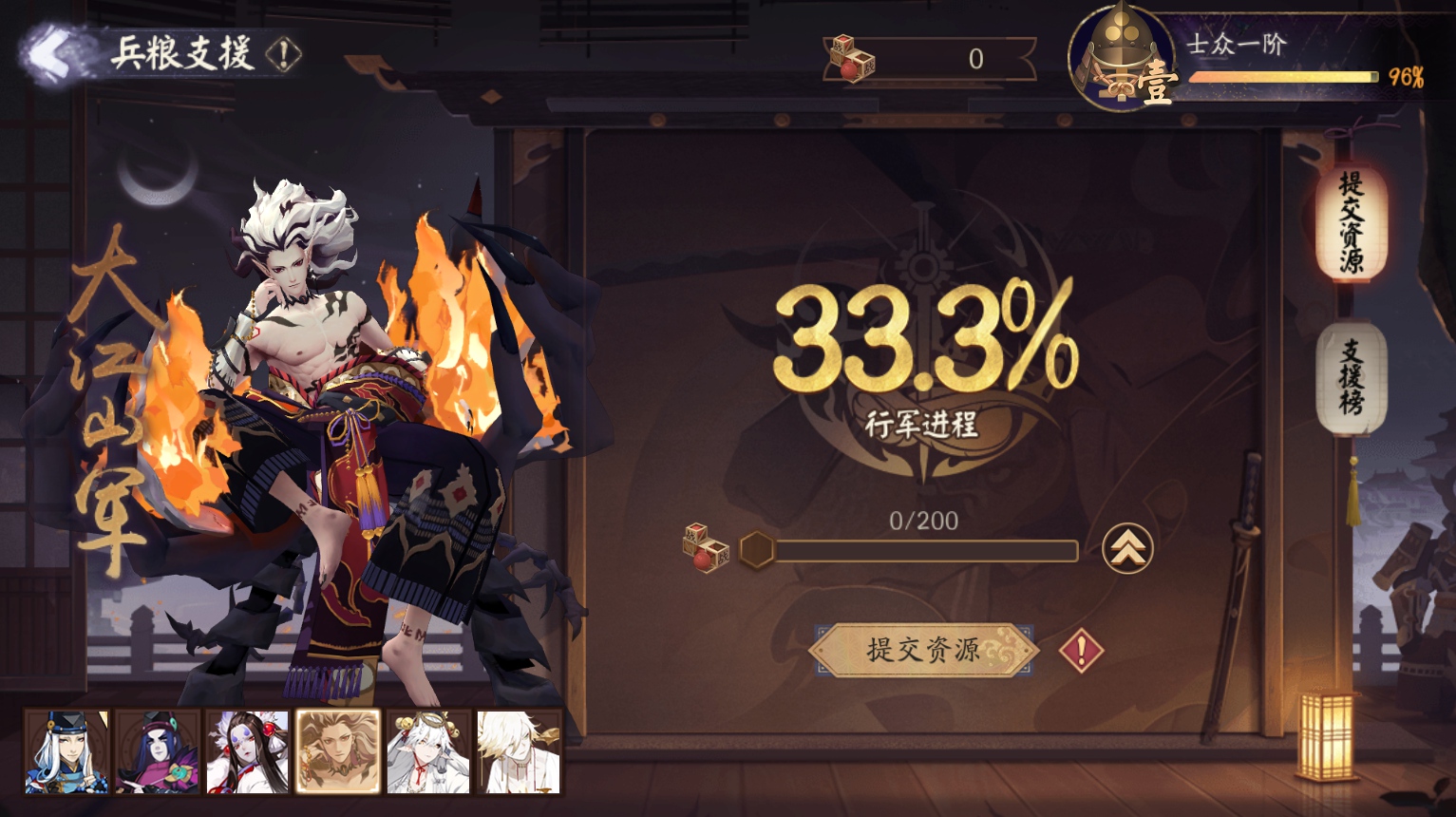
Task: Click the hexagonal handle on resource slider
Action: click(x=757, y=549)
